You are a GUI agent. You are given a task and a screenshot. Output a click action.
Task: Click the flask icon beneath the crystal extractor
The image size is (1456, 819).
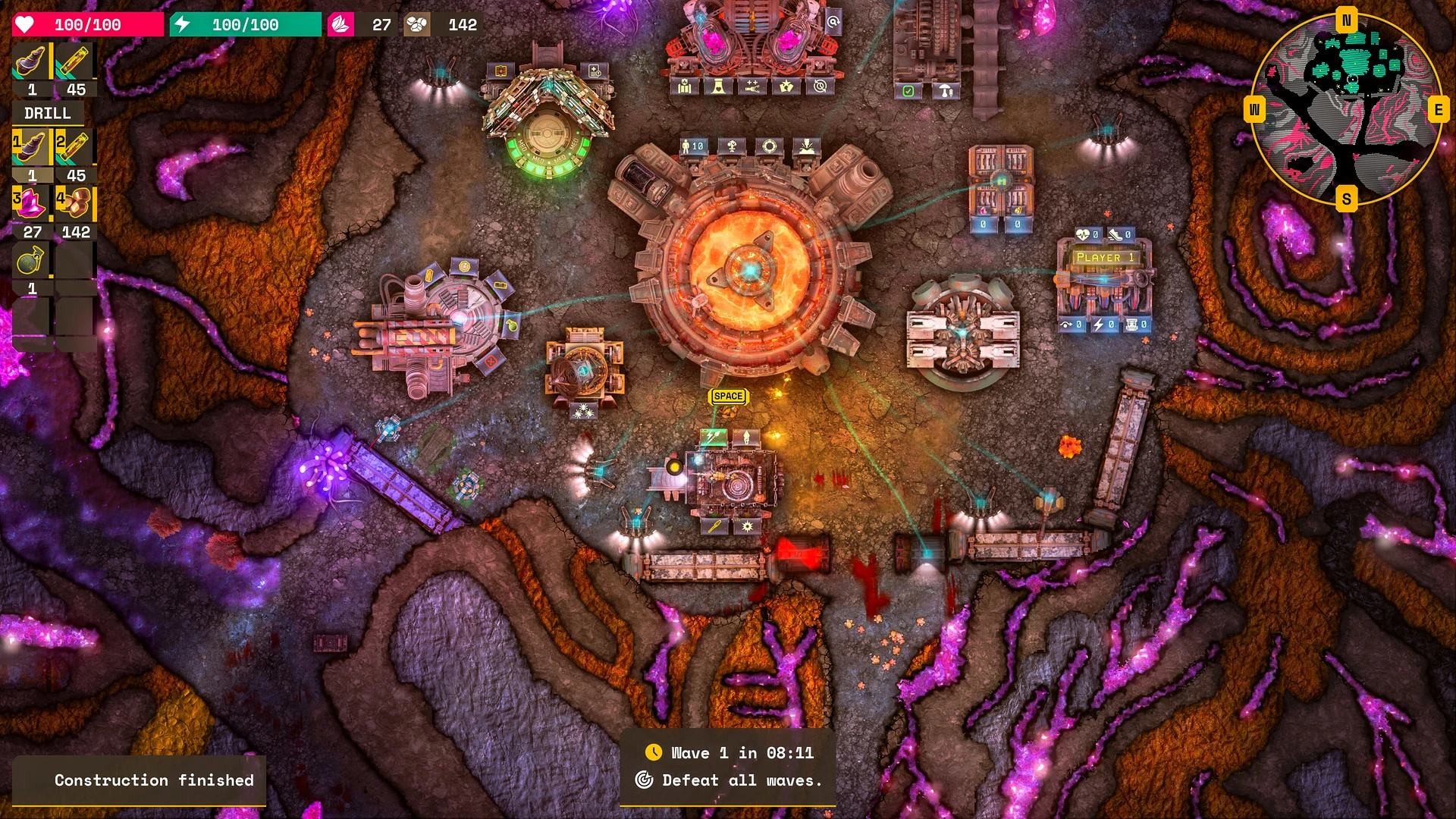point(717,86)
